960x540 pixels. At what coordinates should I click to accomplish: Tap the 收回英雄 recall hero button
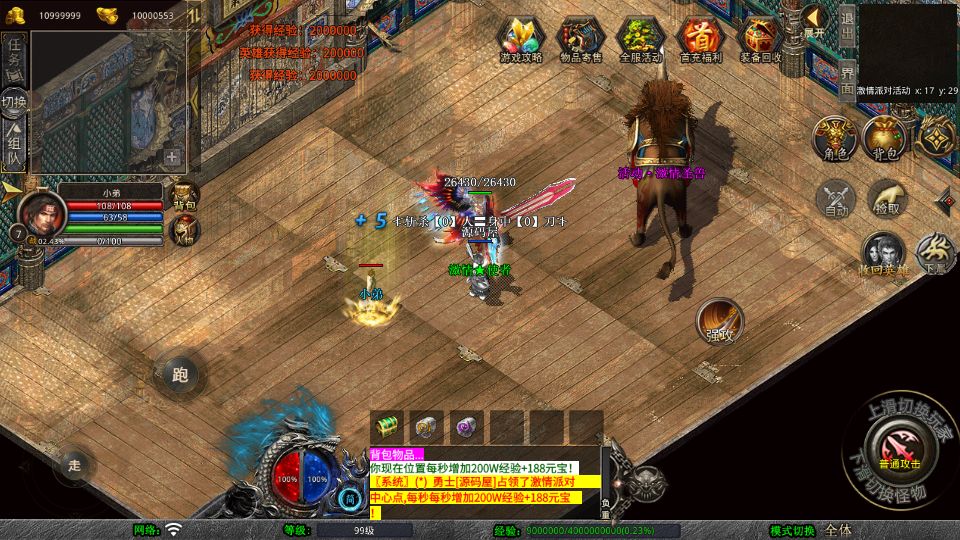(x=883, y=255)
